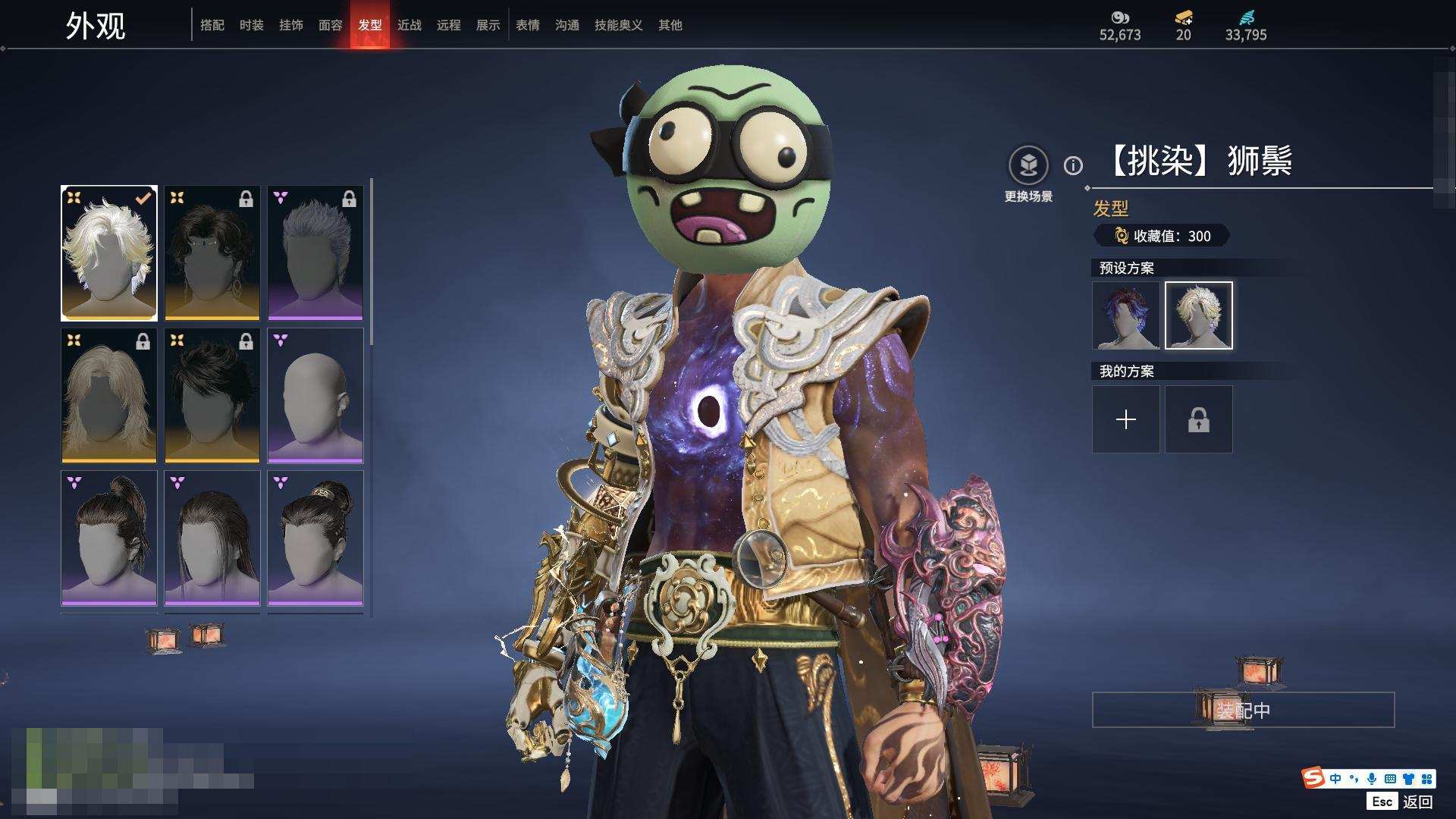This screenshot has height=819, width=1456.
Task: Open the 近战 melee tab
Action: click(409, 25)
